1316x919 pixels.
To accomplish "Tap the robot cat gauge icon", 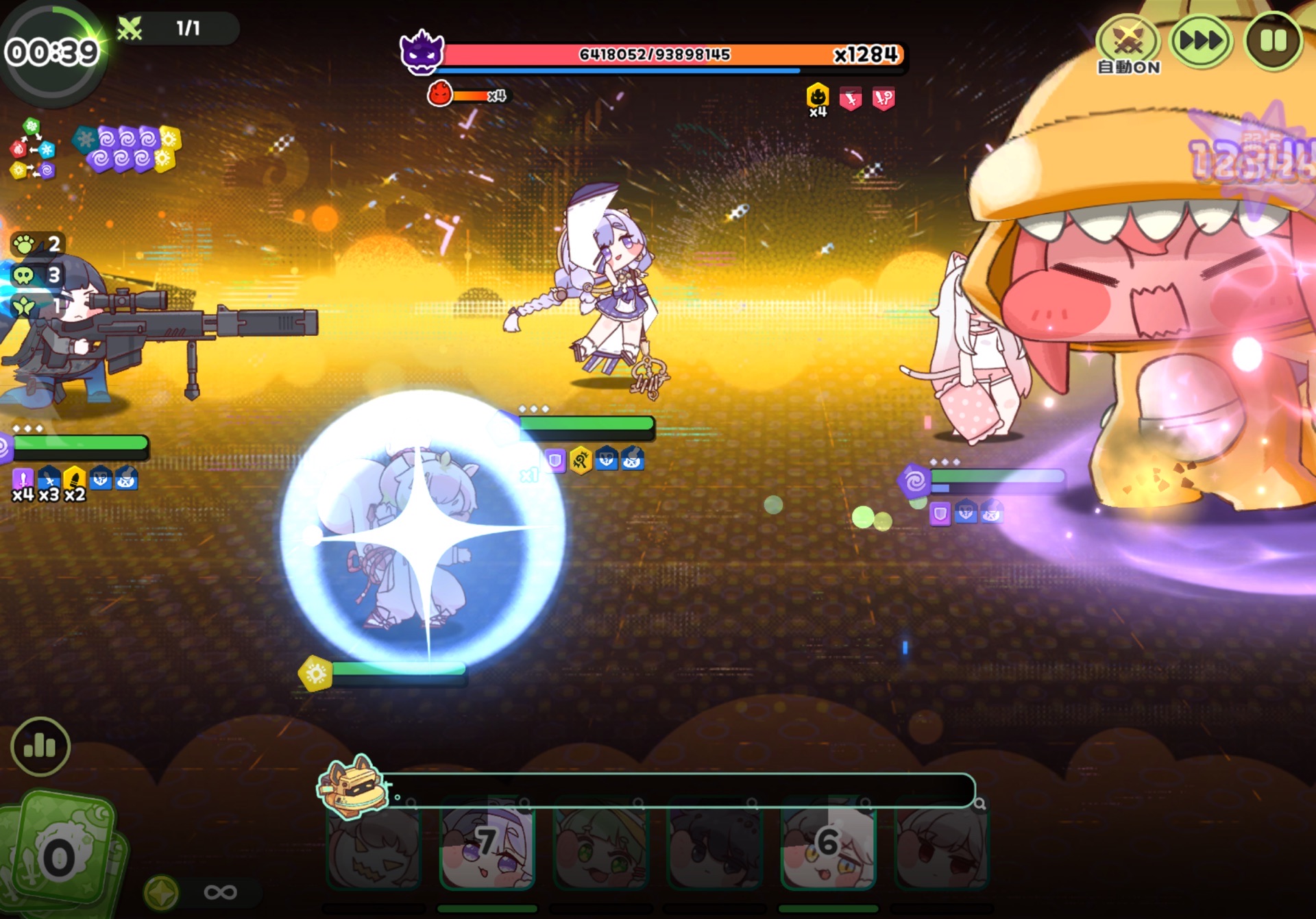I will pyautogui.click(x=351, y=787).
